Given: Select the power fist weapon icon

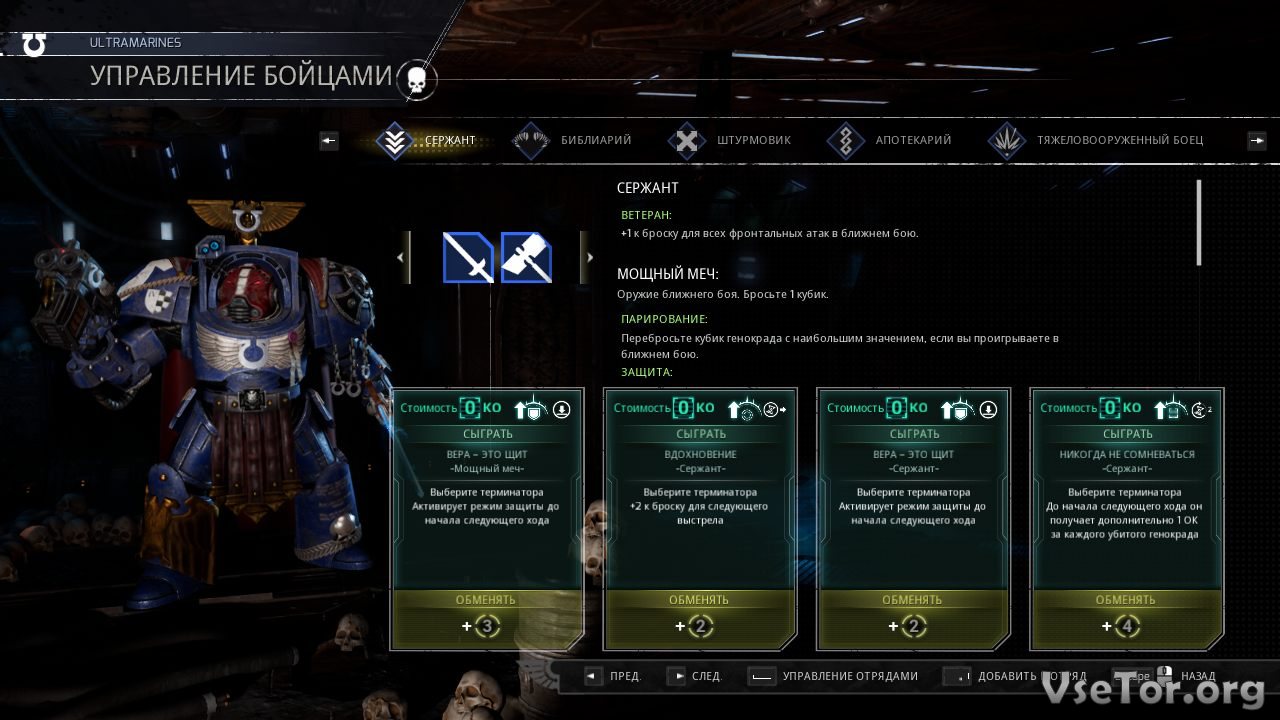Looking at the screenshot, I should click(526, 258).
